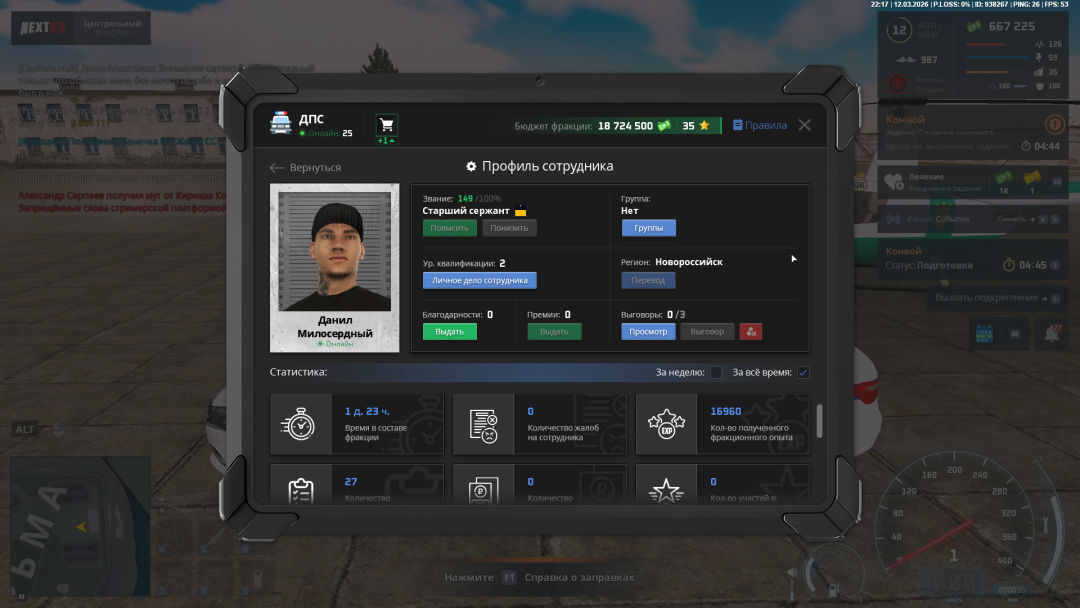The height and width of the screenshot is (608, 1080).
Task: View reprimands with the Просмотр button
Action: [648, 331]
